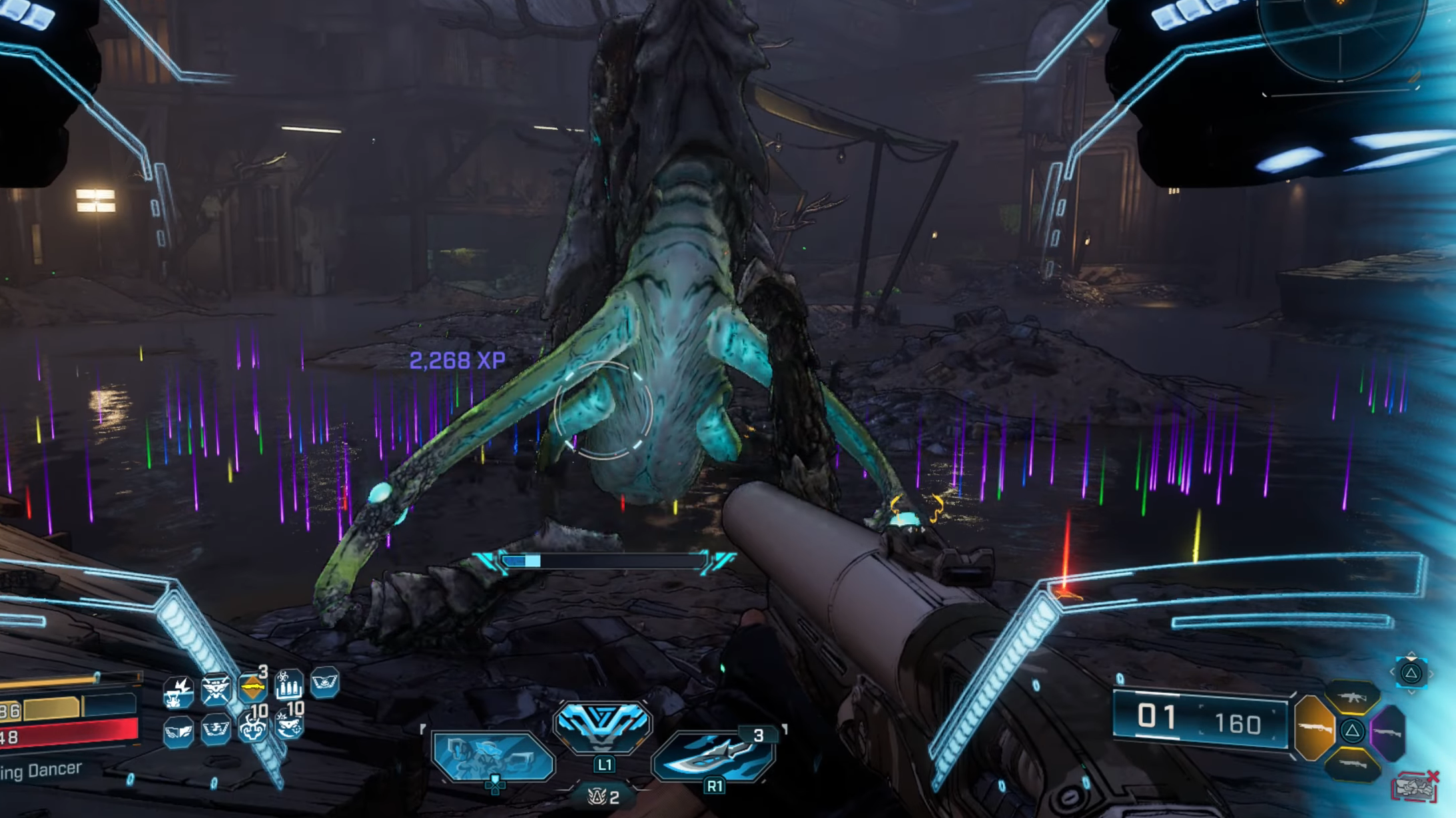The width and height of the screenshot is (1456, 818).
Task: Select the orange shotgun weapon slot
Action: (1313, 728)
